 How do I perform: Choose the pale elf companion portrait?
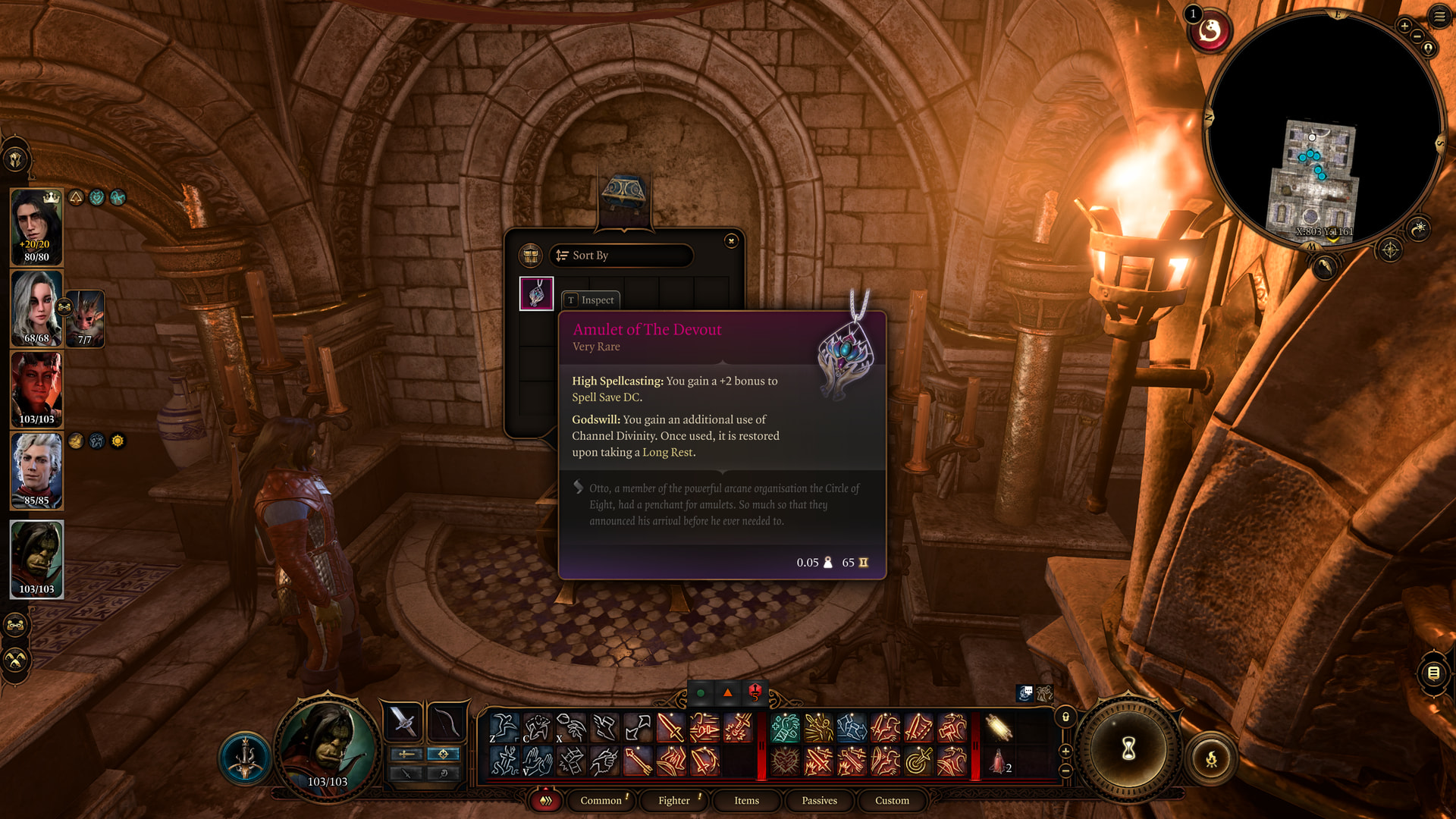[x=36, y=470]
